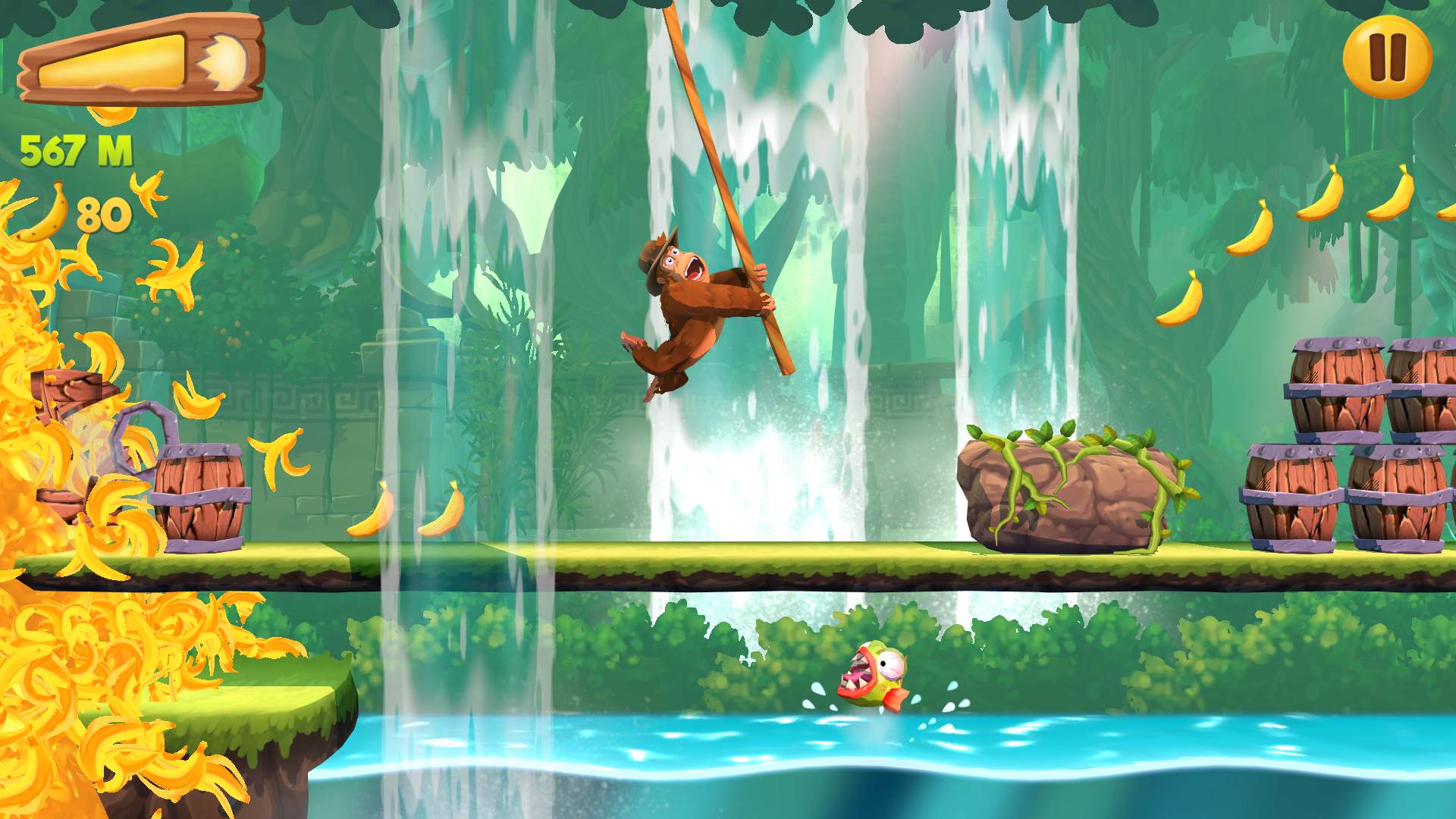Screen dimensions: 1456x819
Task: Tap the distance meter showing 567 M
Action: (76, 149)
